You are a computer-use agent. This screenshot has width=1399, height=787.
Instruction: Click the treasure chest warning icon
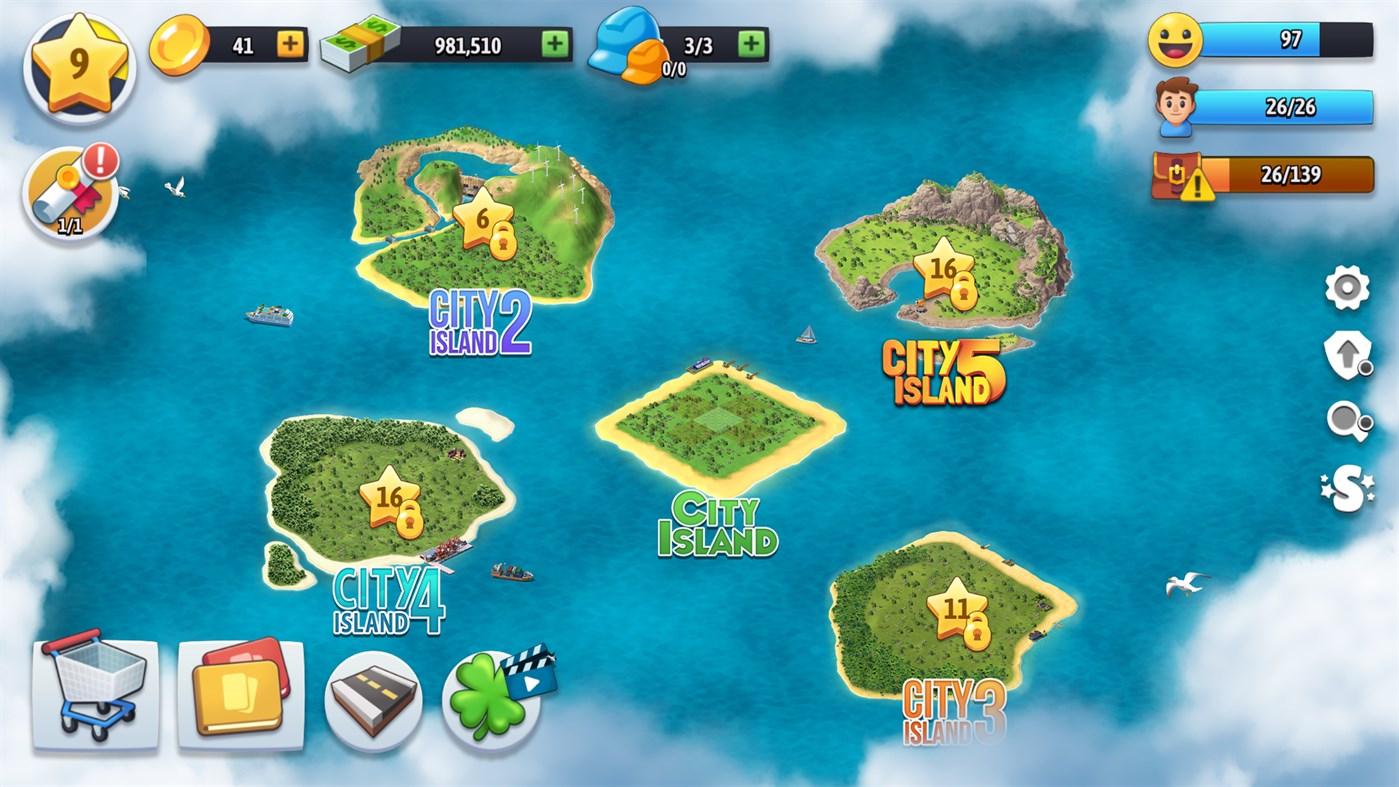[1178, 178]
